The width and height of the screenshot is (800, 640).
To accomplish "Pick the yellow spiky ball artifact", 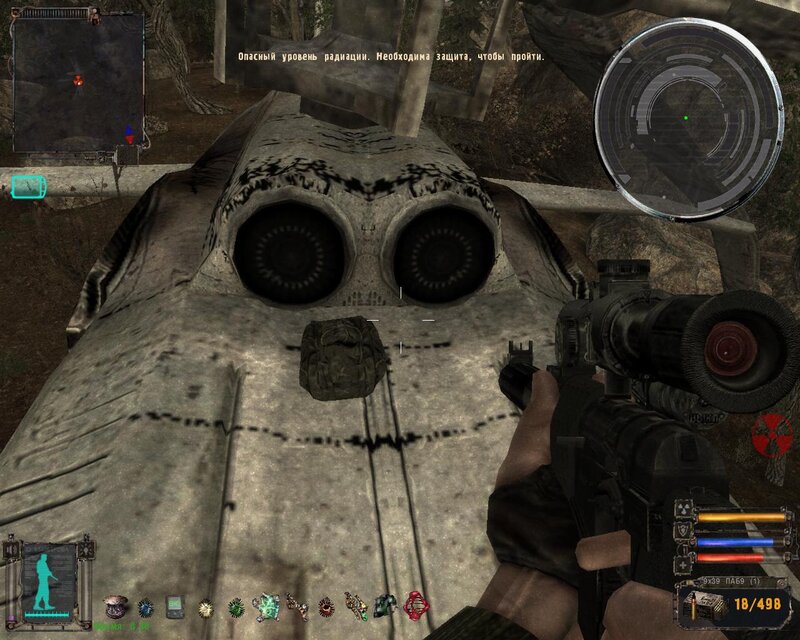I will (x=205, y=606).
